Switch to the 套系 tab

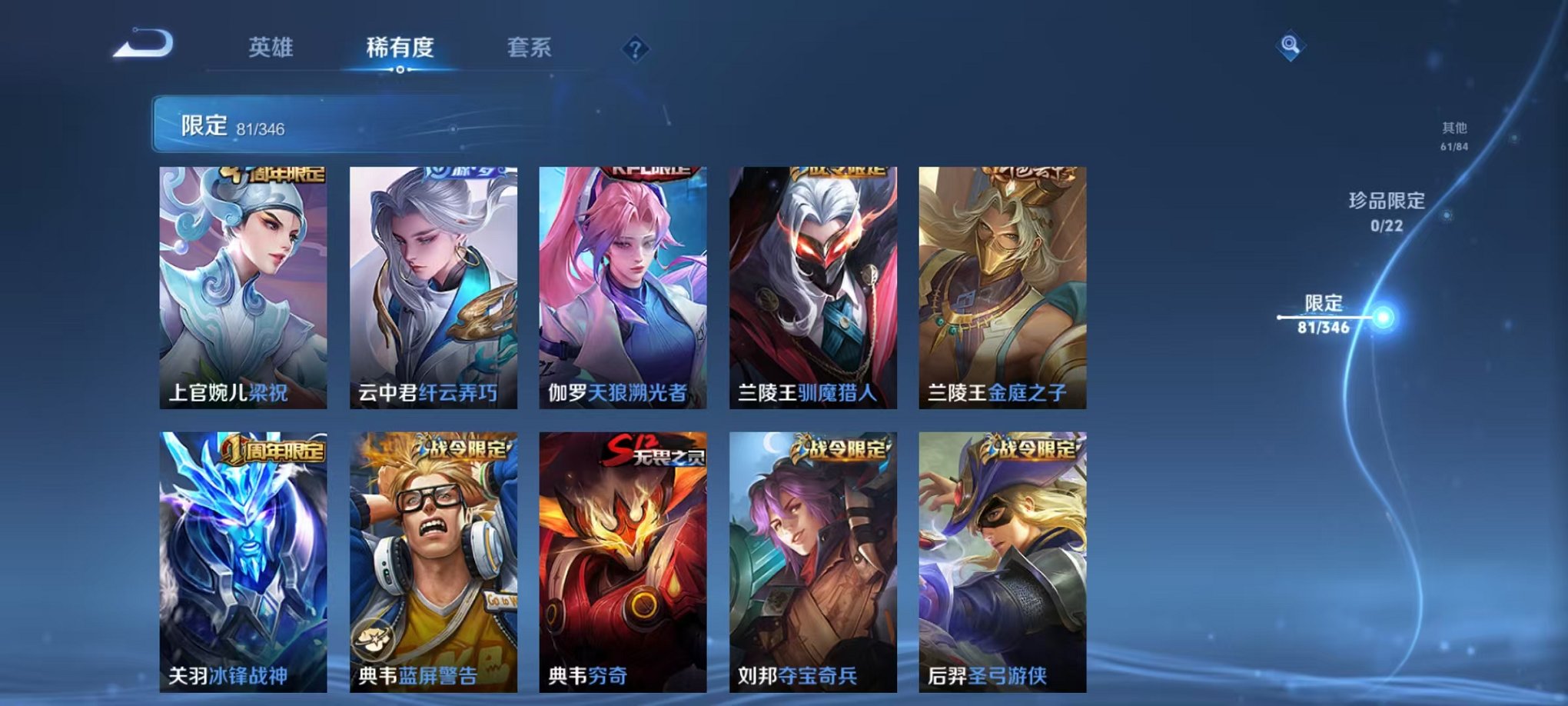tap(530, 46)
